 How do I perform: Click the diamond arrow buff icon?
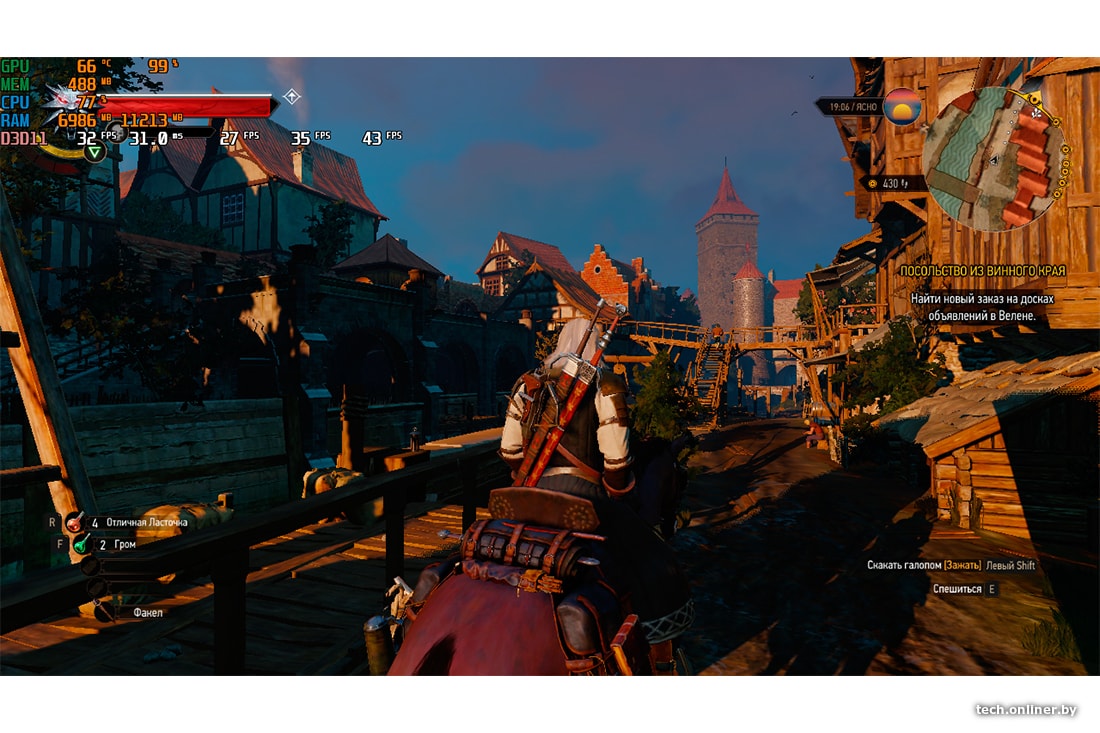click(292, 97)
